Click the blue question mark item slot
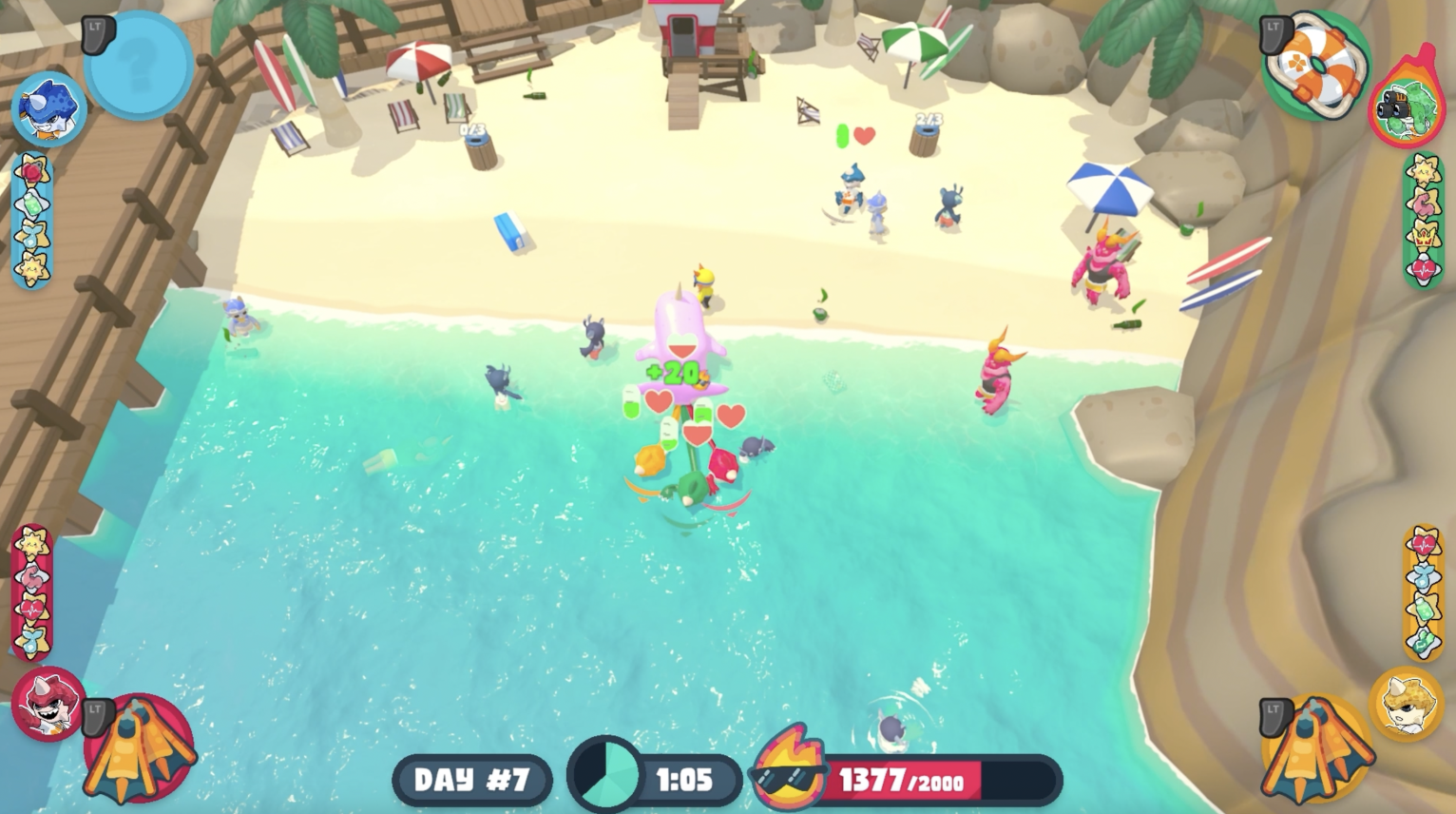This screenshot has width=1456, height=814. point(139,65)
